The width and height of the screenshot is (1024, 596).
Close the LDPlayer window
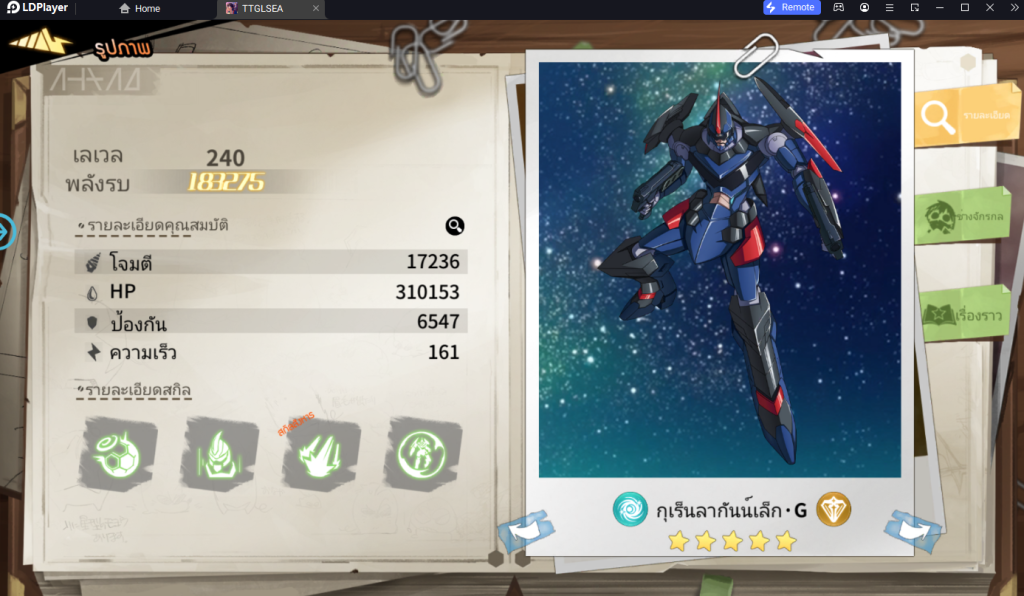pyautogui.click(x=1012, y=8)
